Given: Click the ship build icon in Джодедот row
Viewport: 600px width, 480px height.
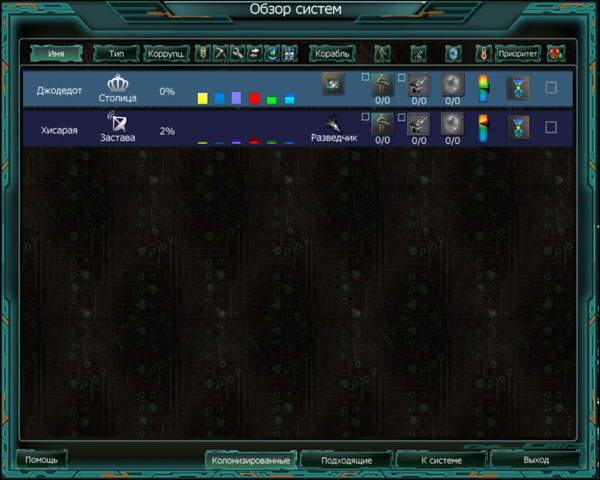Looking at the screenshot, I should point(332,86).
